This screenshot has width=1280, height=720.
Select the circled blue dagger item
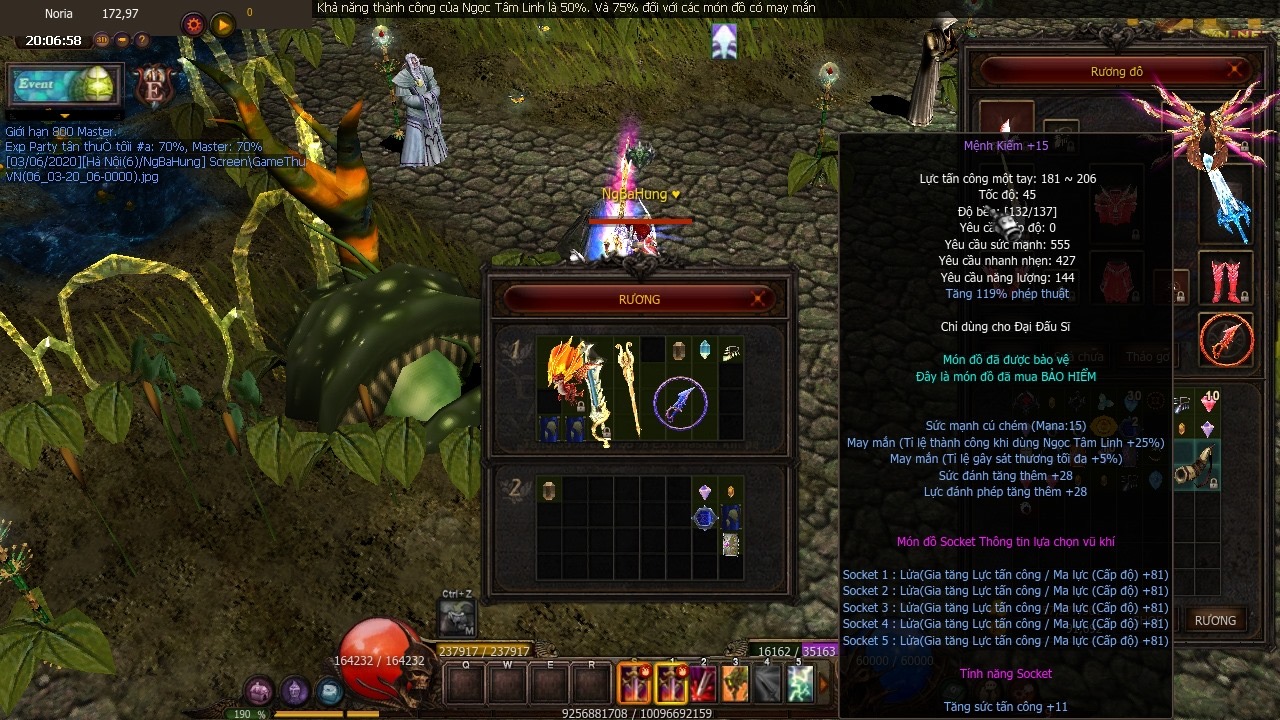point(680,403)
